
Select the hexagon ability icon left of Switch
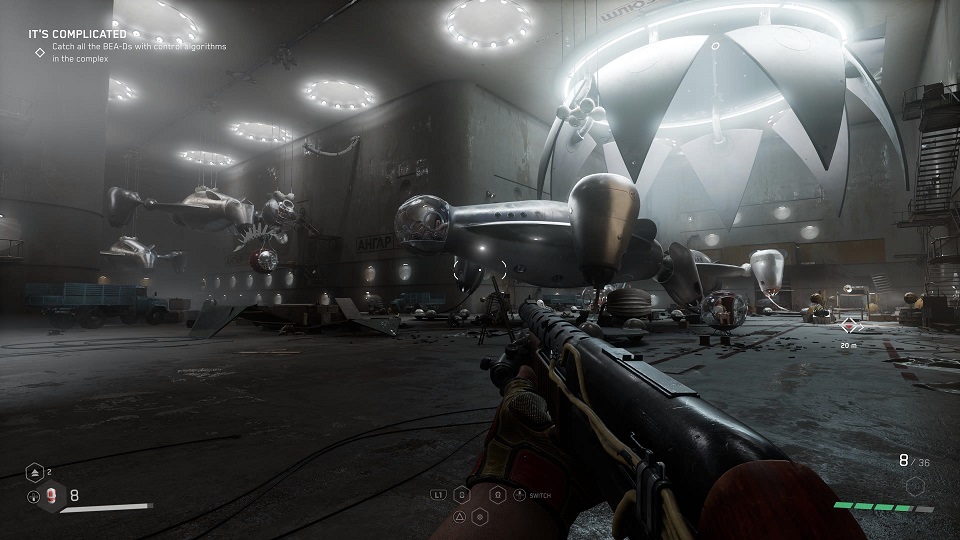[498, 494]
